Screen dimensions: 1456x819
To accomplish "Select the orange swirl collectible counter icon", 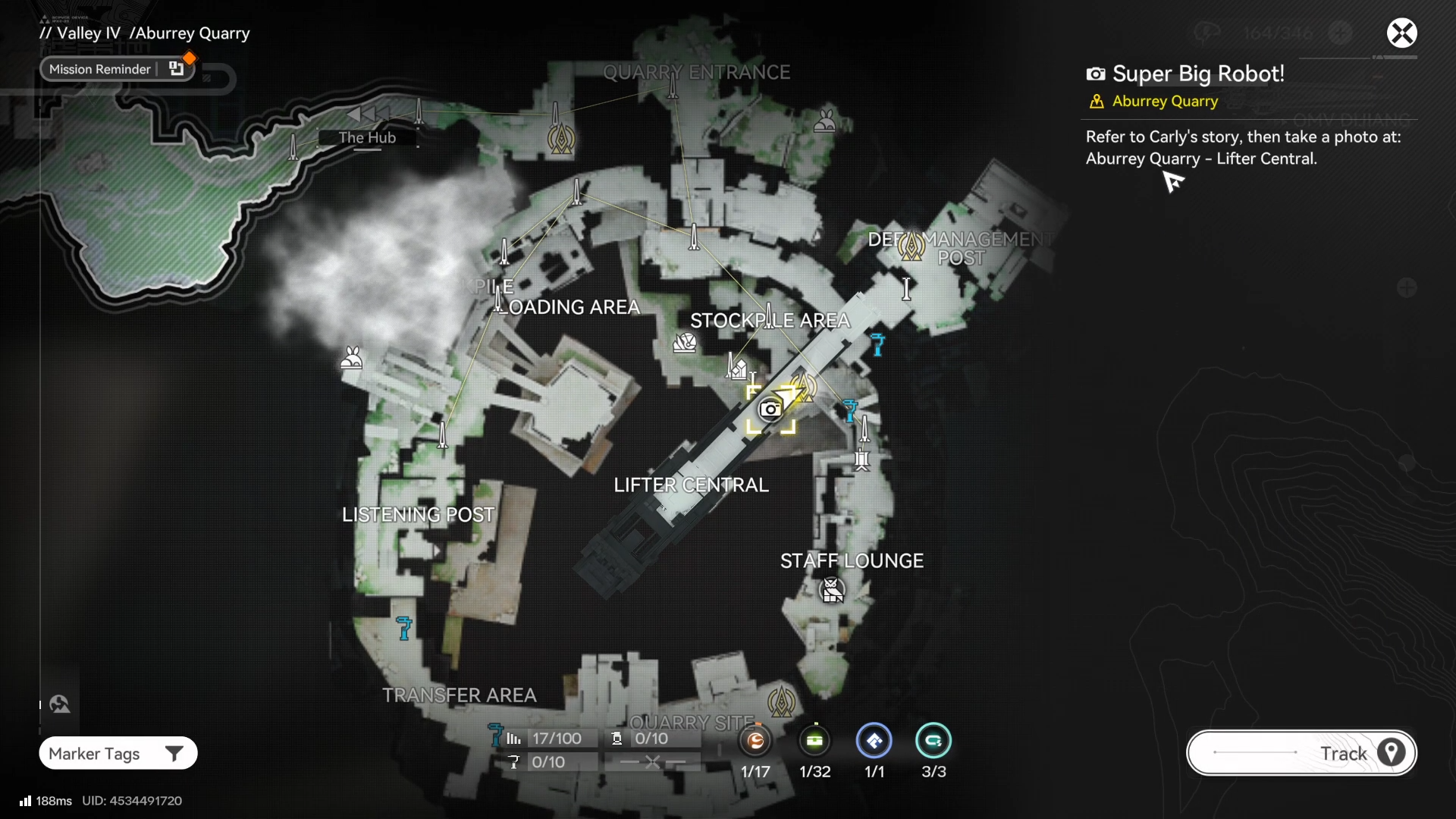I will pyautogui.click(x=755, y=741).
